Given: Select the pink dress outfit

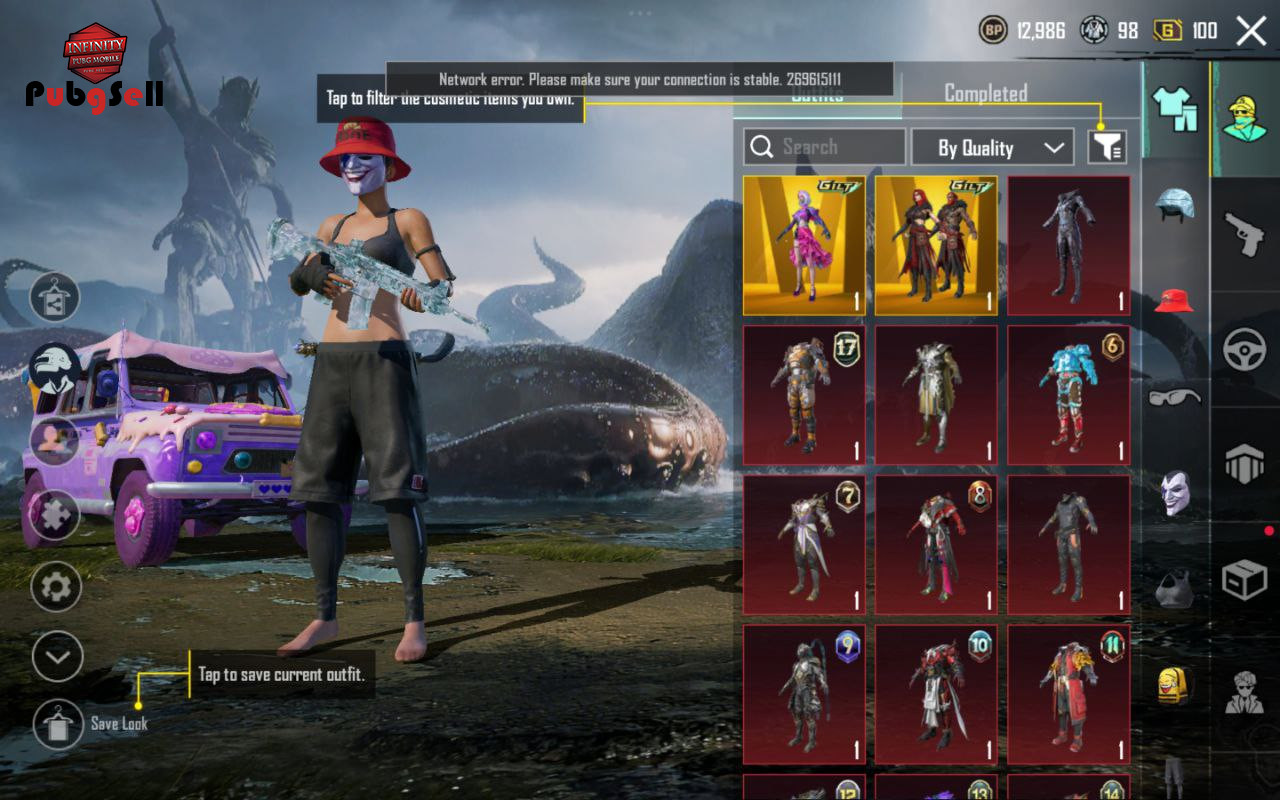Looking at the screenshot, I should click(x=804, y=246).
